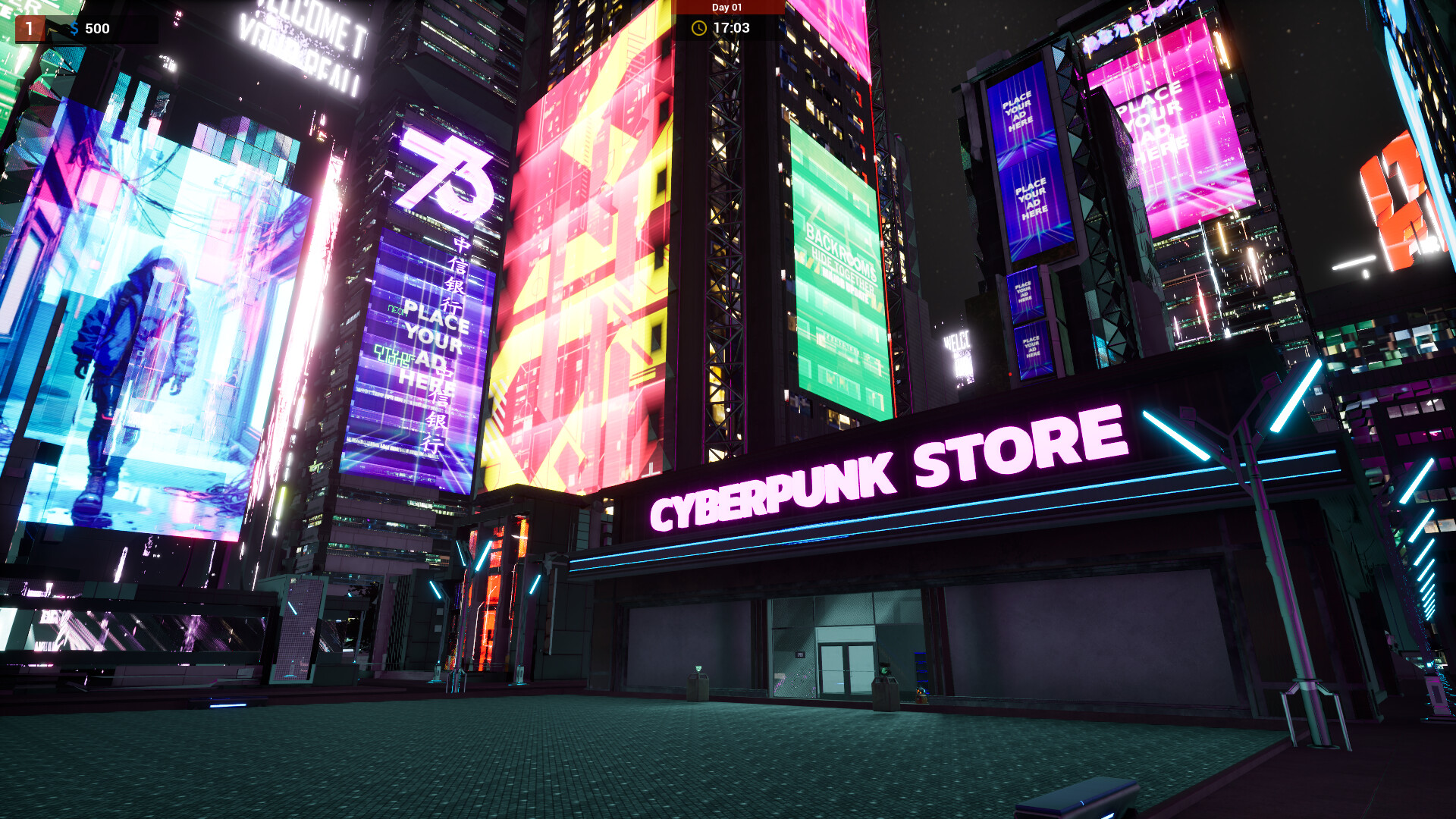Select the small robot near the storefront door
Viewport: 1456px width, 819px height.
tap(921, 695)
